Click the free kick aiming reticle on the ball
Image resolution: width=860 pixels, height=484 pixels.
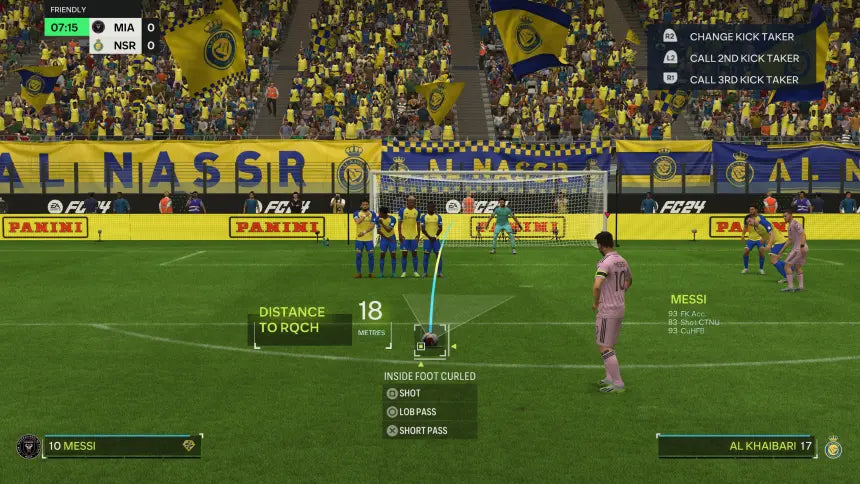coord(430,340)
